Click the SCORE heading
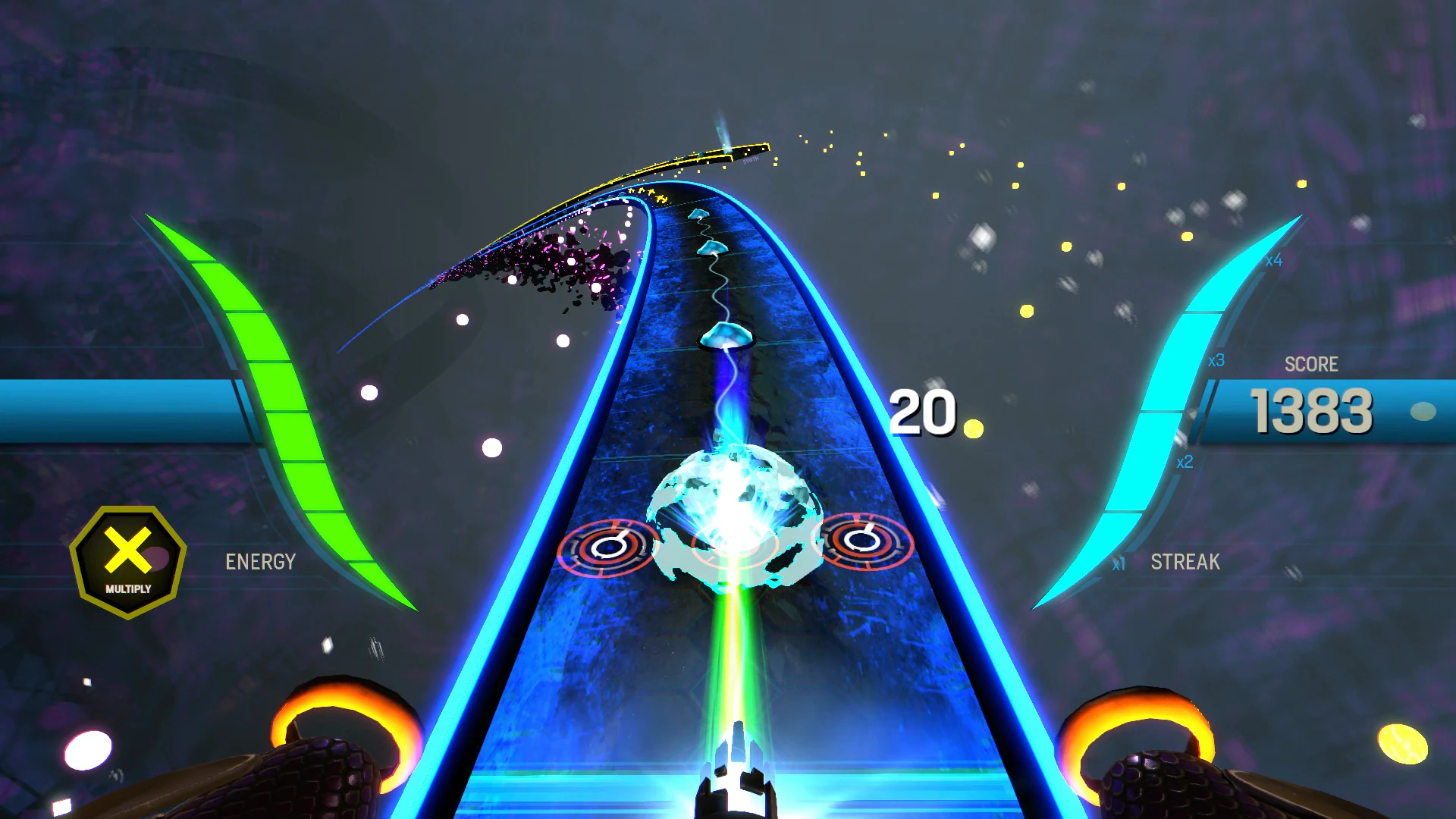 click(x=1312, y=364)
